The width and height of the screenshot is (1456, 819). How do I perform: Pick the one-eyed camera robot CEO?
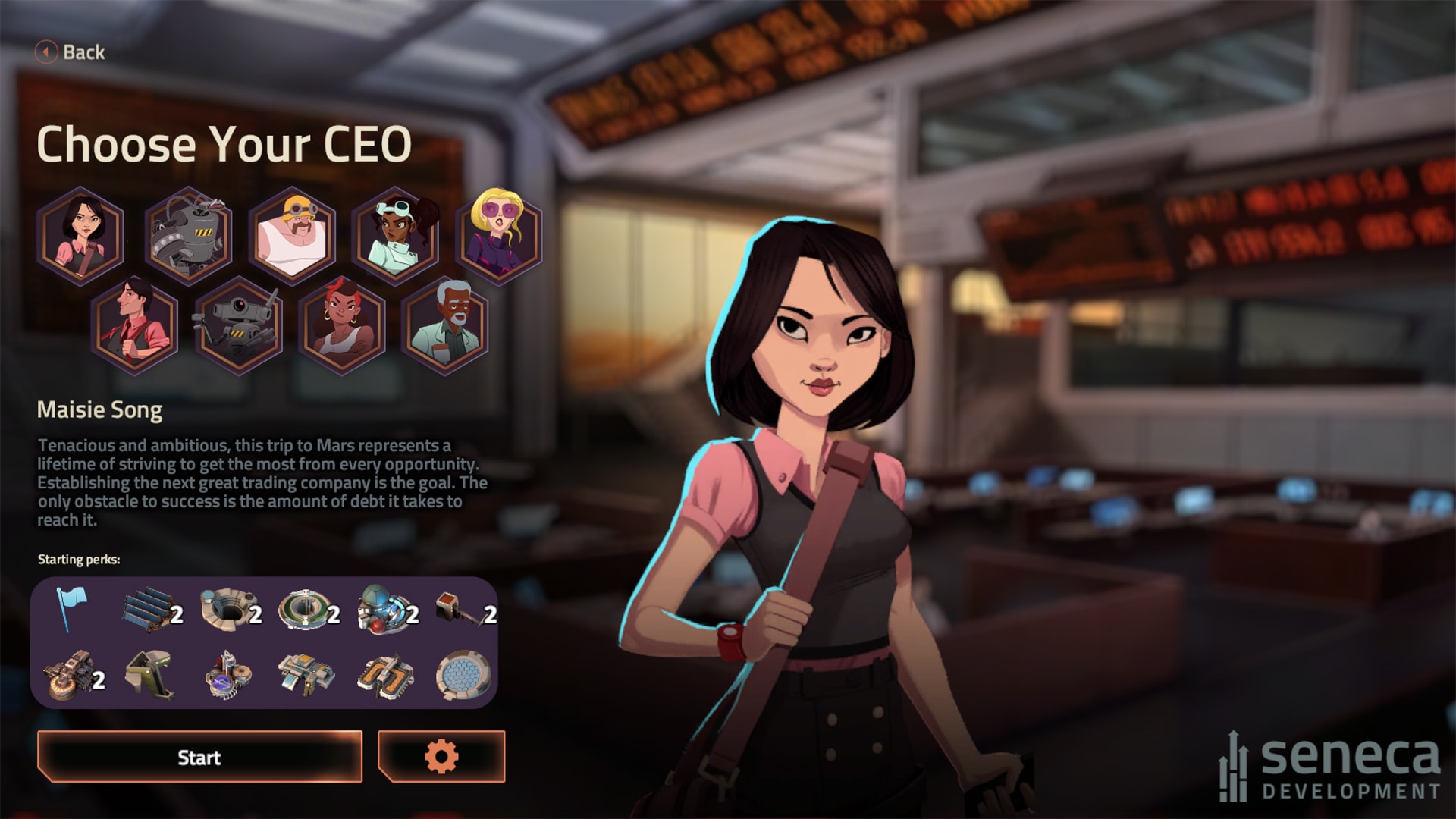tap(239, 325)
